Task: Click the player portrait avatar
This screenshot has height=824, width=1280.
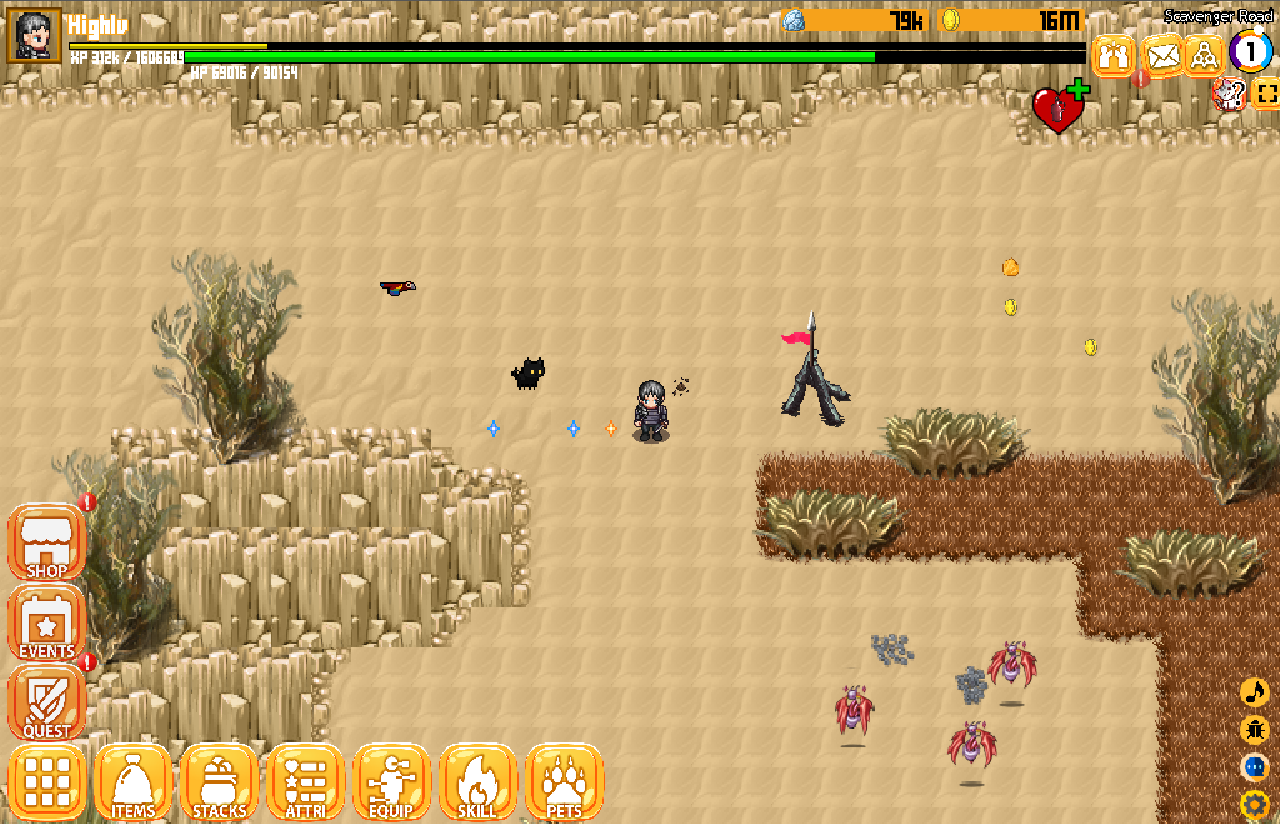Action: tap(35, 36)
